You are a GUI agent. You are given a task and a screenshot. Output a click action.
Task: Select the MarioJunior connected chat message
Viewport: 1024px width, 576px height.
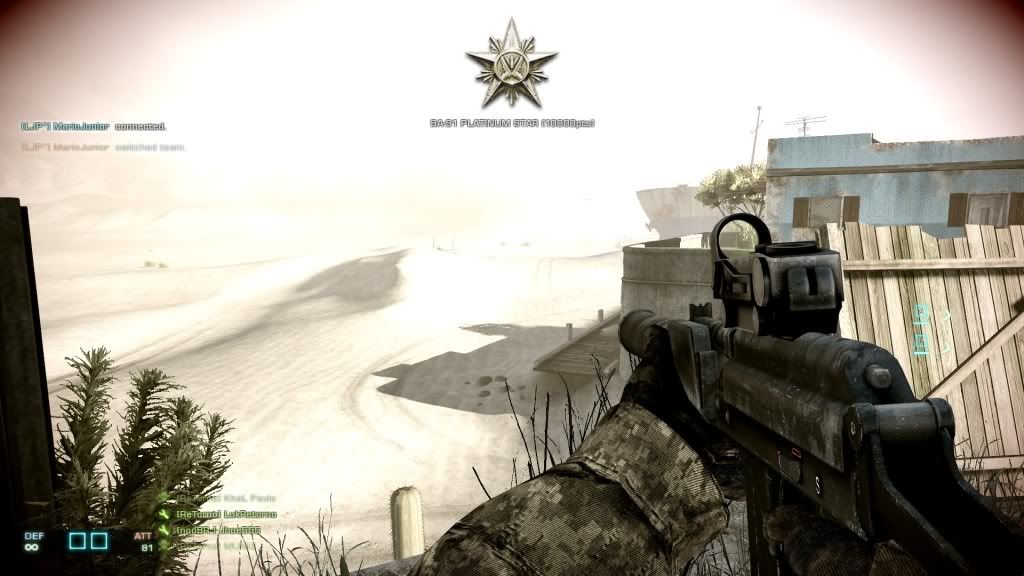pyautogui.click(x=93, y=127)
